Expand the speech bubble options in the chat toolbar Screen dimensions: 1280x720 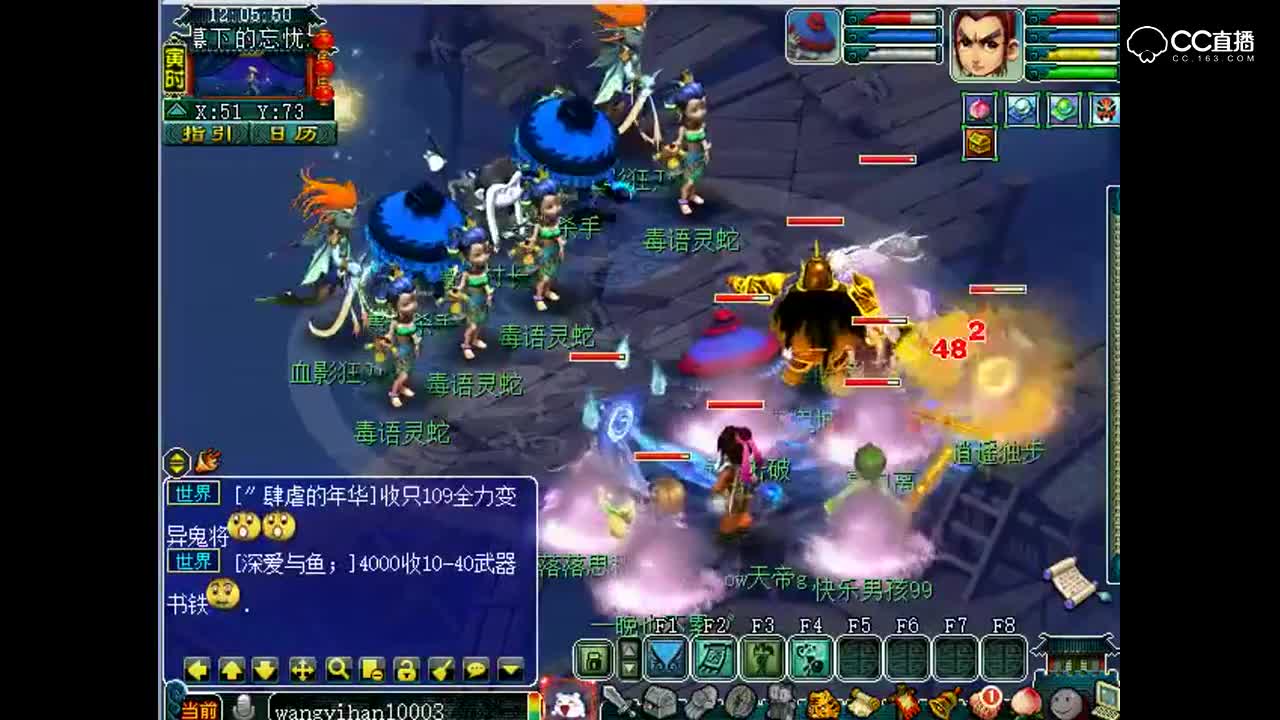click(x=476, y=670)
